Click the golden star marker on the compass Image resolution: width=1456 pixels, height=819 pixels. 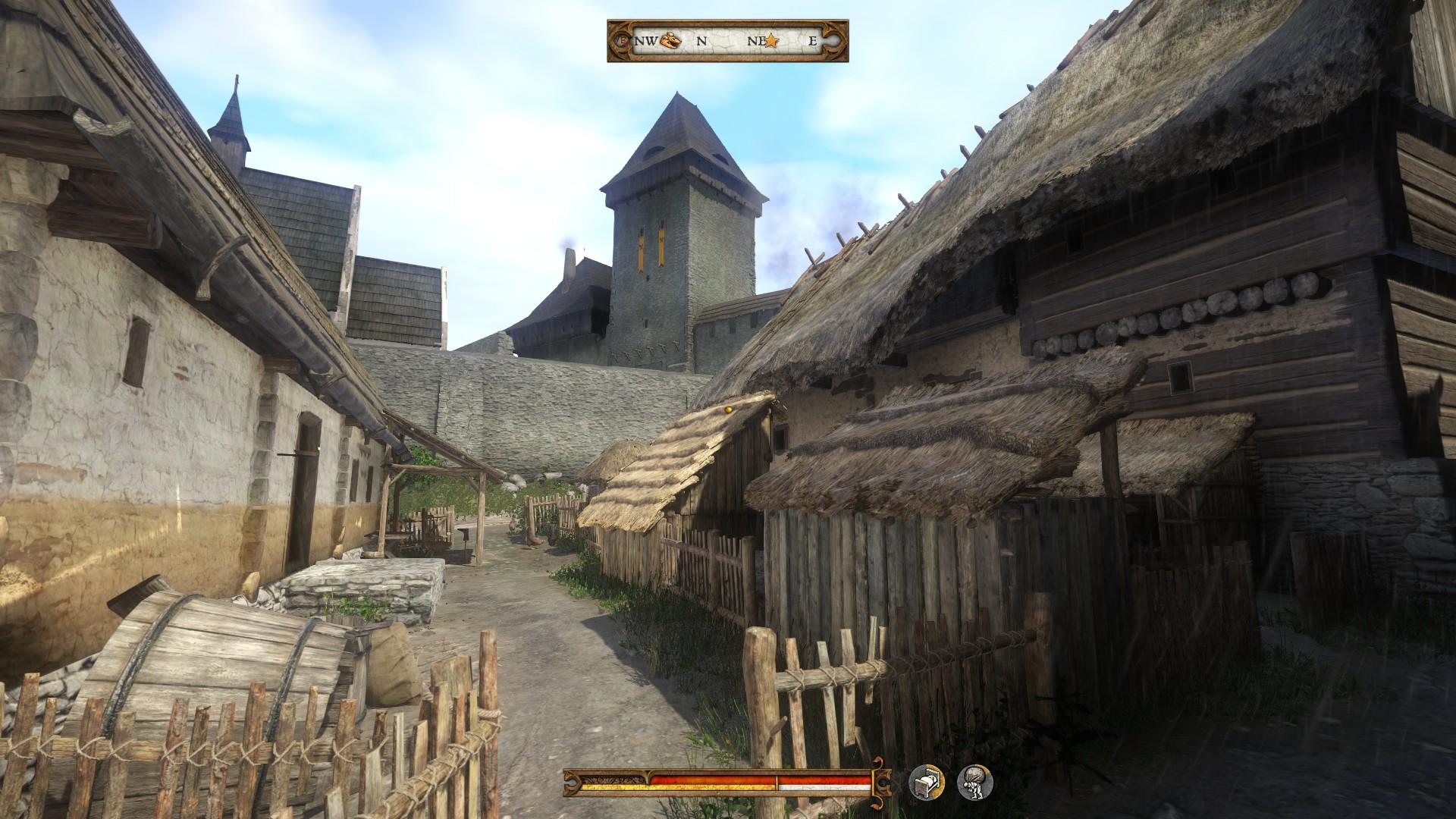pos(771,42)
